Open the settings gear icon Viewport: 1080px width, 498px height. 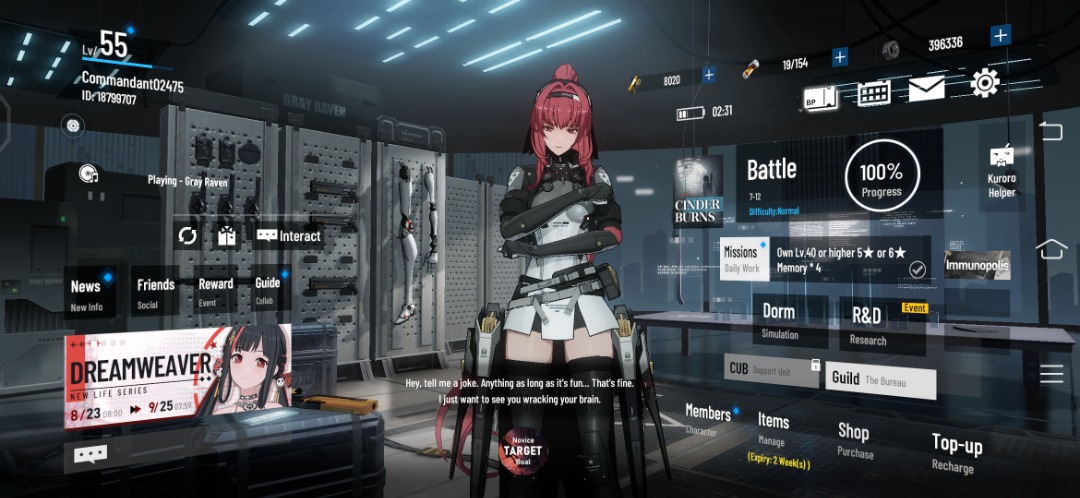[984, 83]
